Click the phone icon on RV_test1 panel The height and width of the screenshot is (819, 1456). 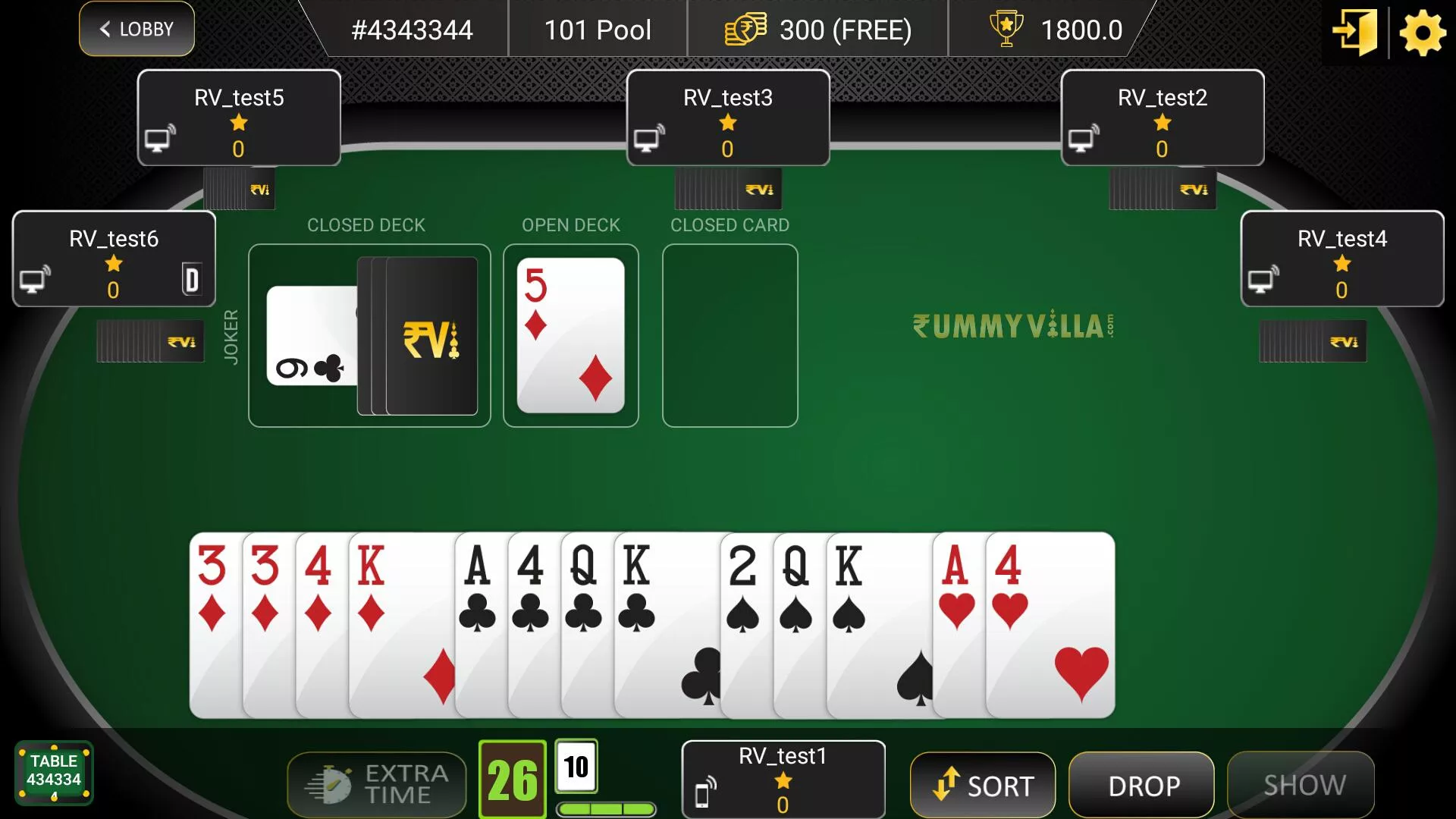pos(704,793)
